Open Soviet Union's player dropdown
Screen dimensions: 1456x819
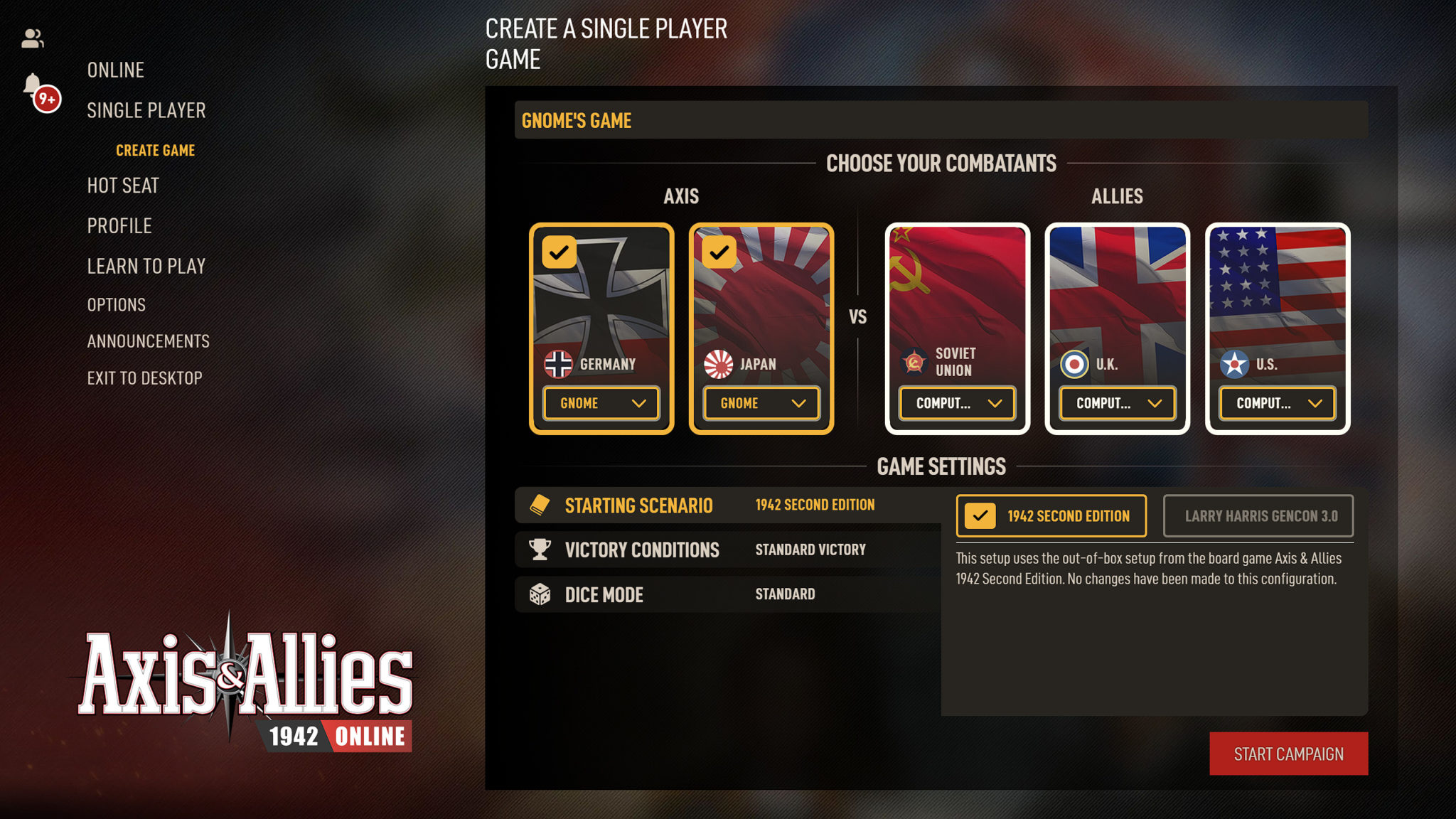(x=957, y=403)
